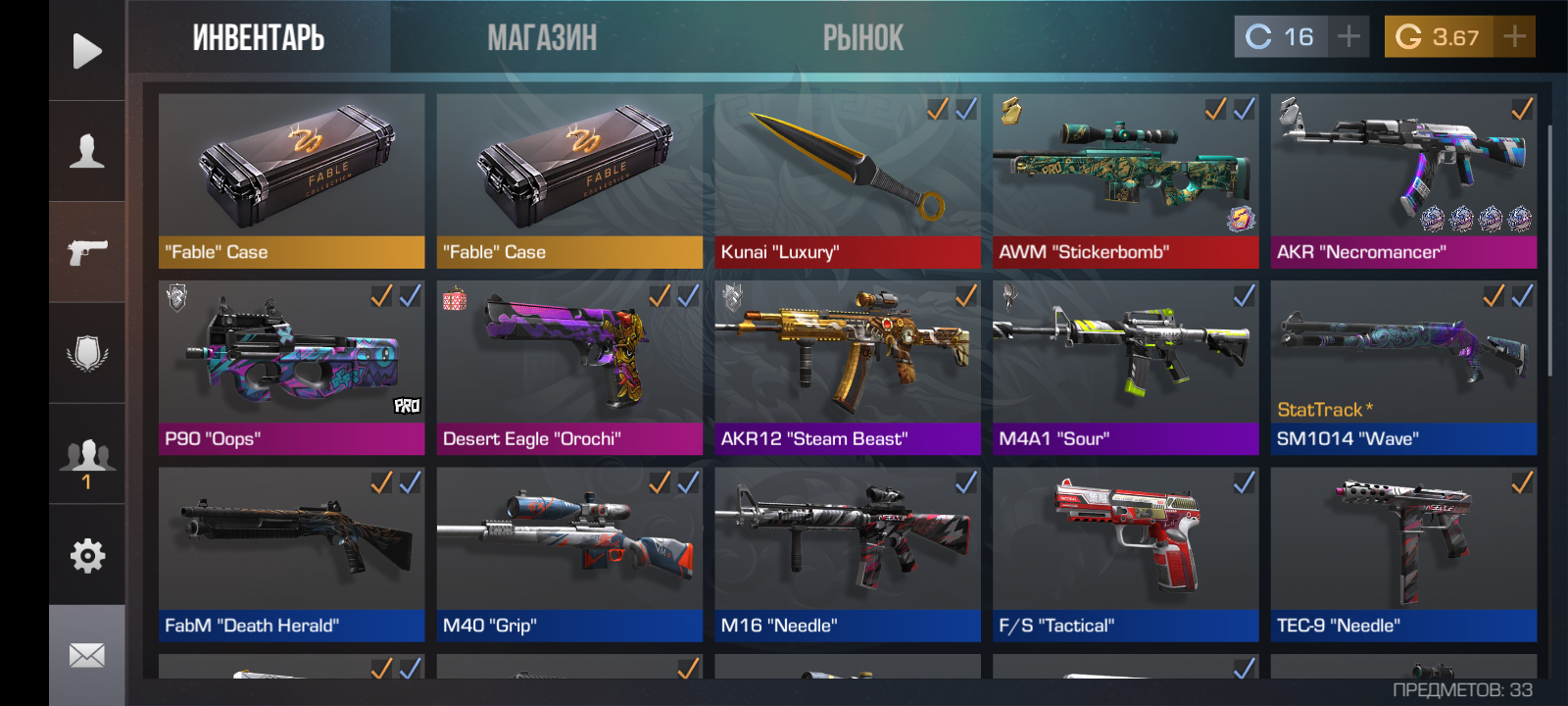Image resolution: width=1568 pixels, height=706 pixels.
Task: Open the clan shield emblem section
Action: (87, 353)
